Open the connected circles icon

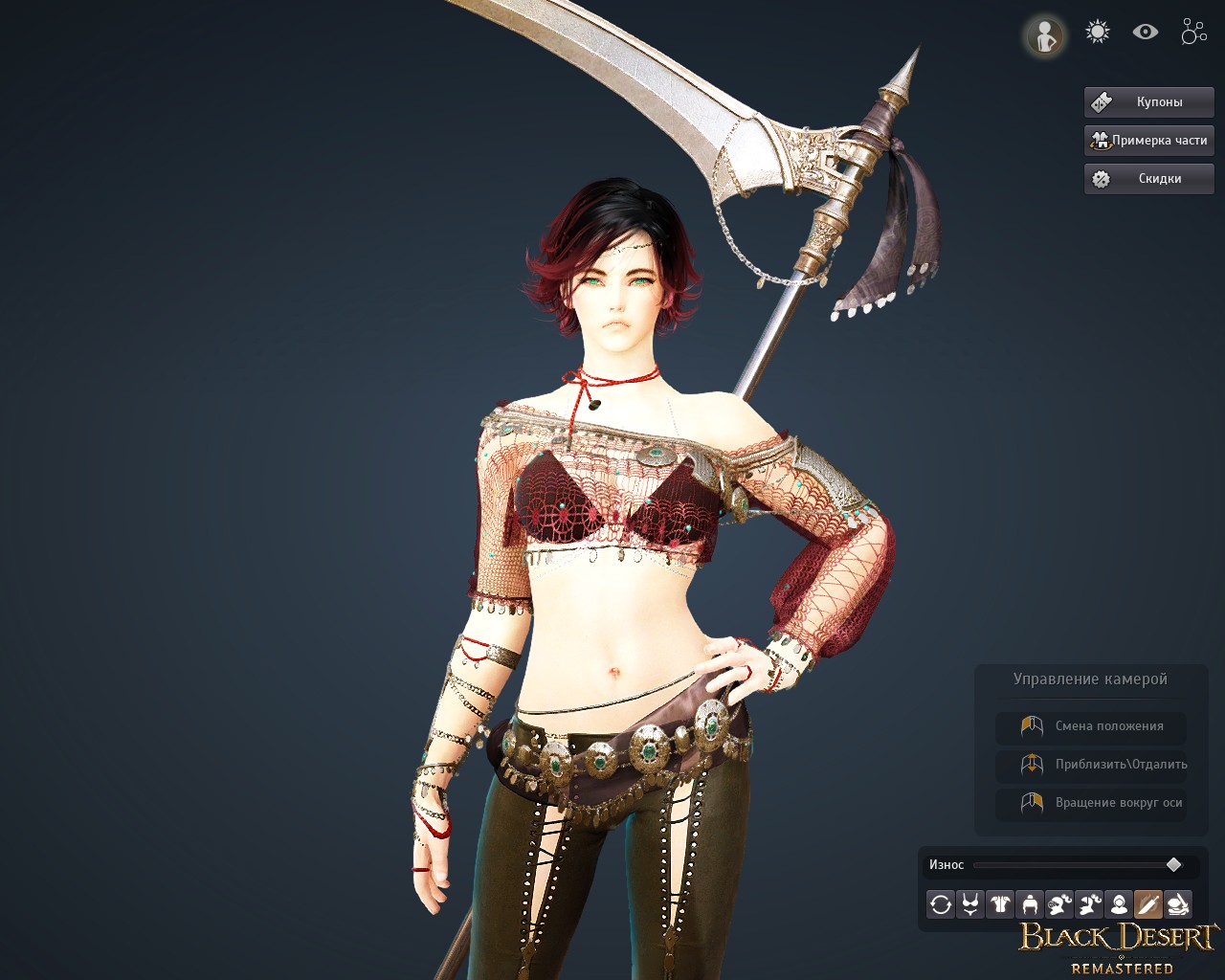(x=1193, y=33)
